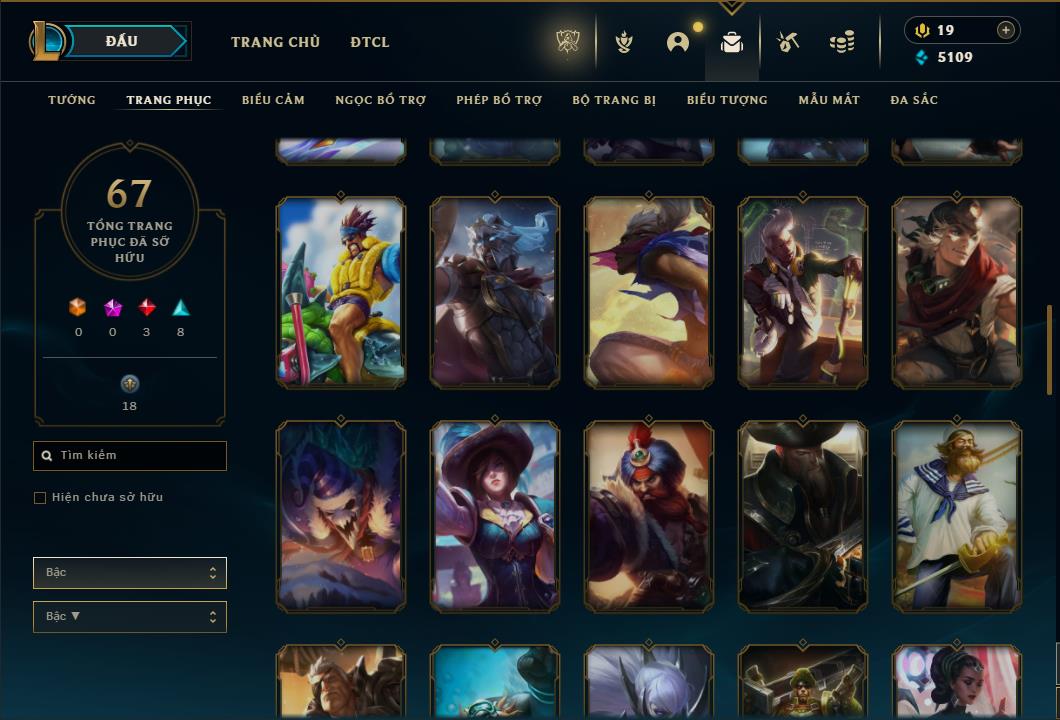Switch to the TƯỚNG tab
The image size is (1060, 720).
(x=72, y=100)
